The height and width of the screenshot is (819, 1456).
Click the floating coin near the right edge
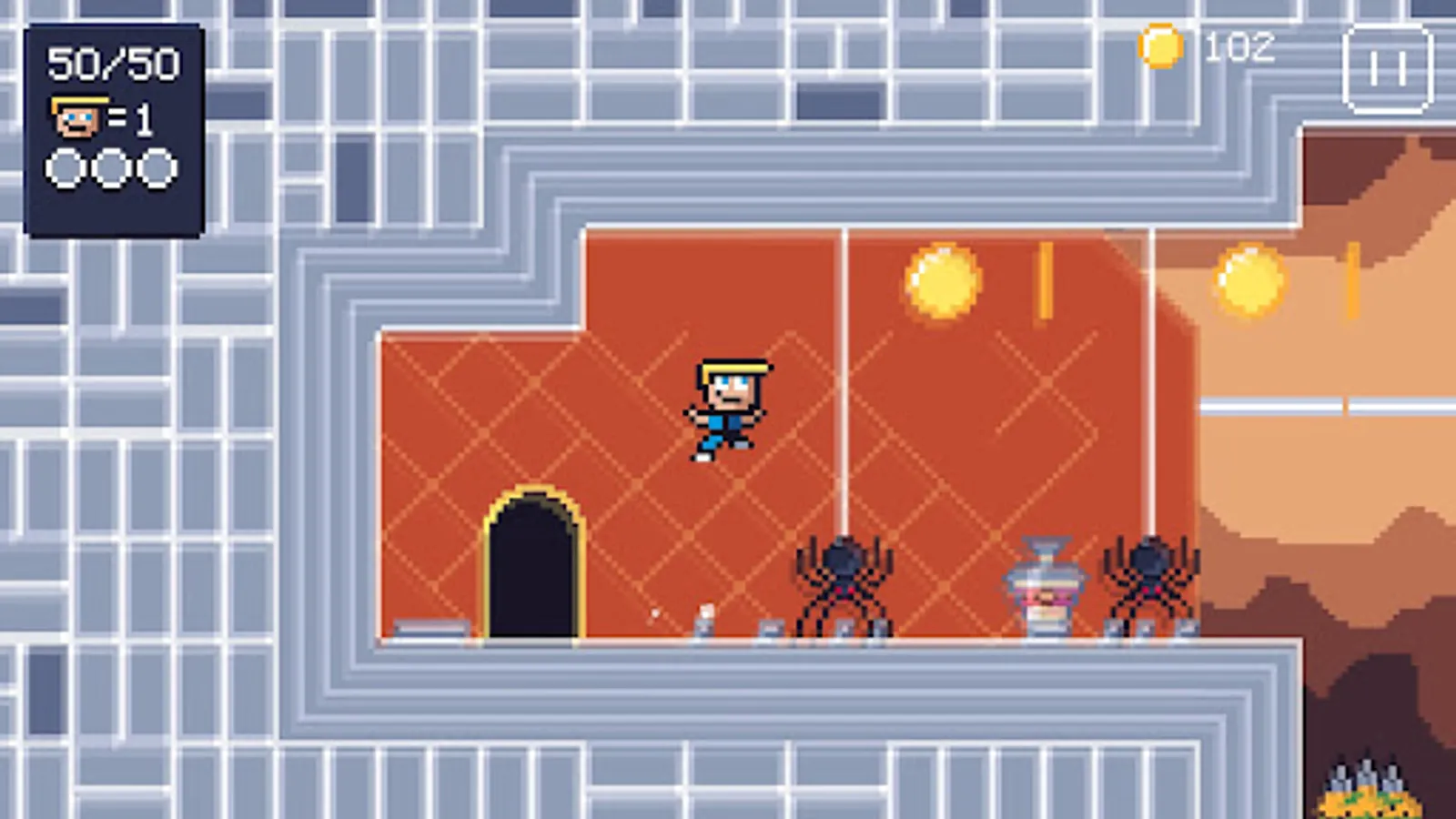[1250, 278]
